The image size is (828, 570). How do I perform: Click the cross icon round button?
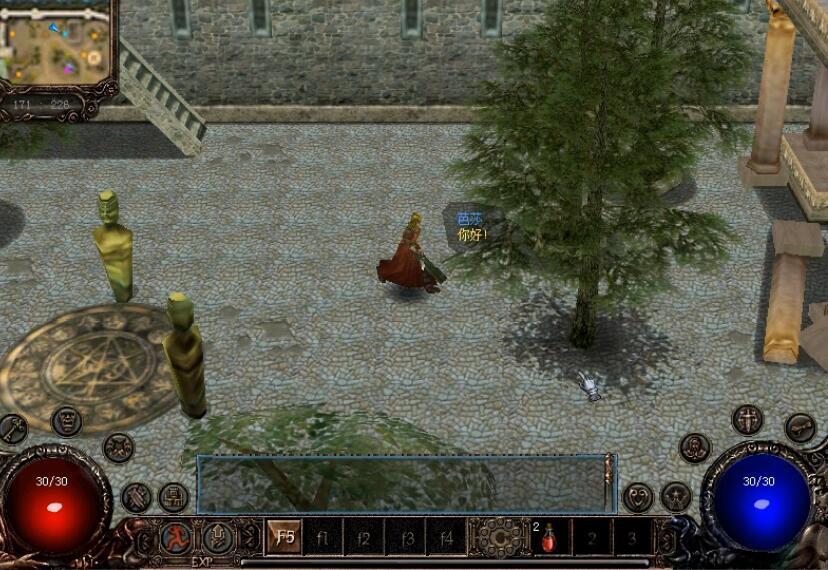(x=746, y=419)
